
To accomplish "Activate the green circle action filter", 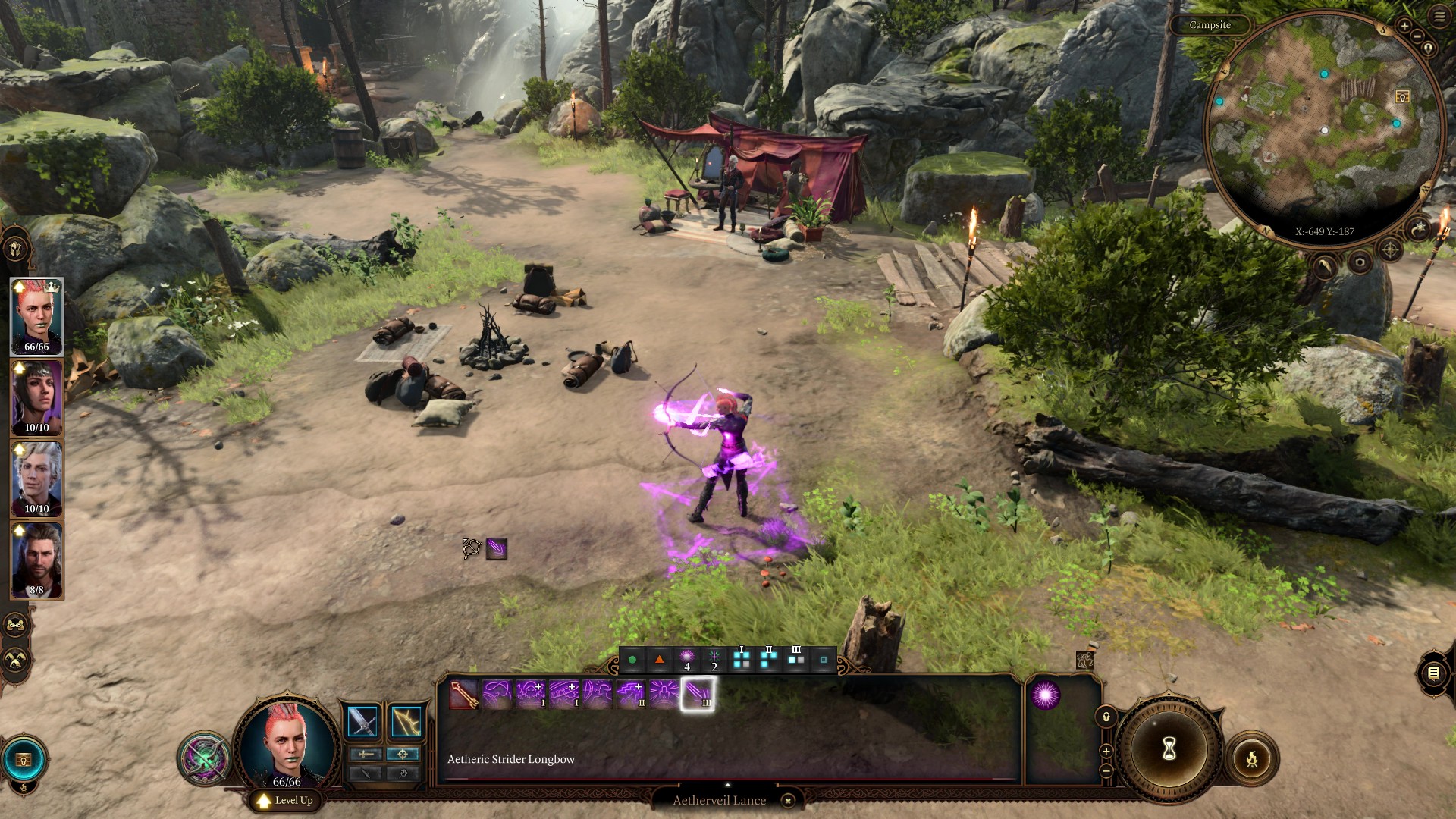I will [632, 660].
